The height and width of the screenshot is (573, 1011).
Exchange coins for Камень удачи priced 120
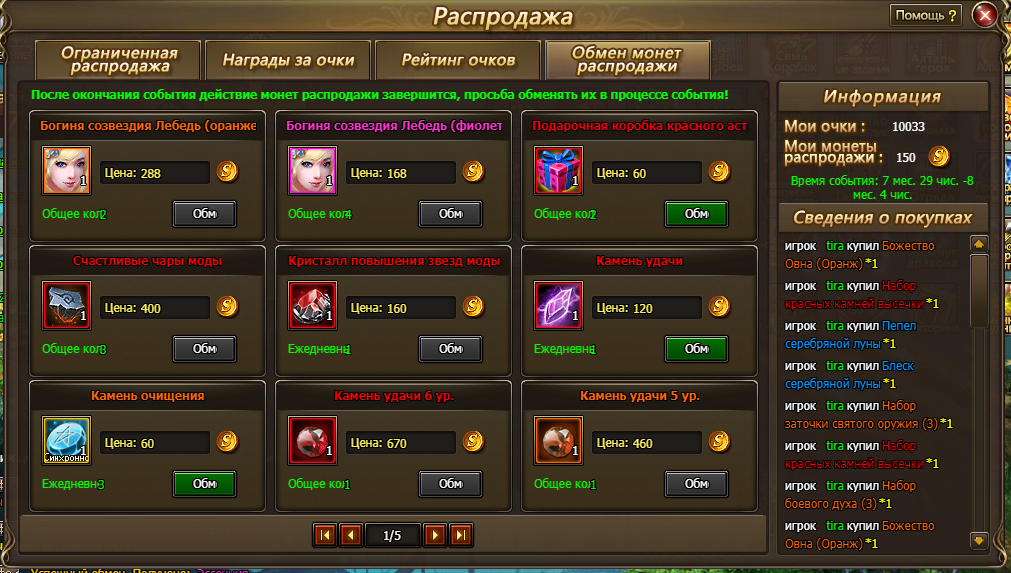(x=696, y=349)
